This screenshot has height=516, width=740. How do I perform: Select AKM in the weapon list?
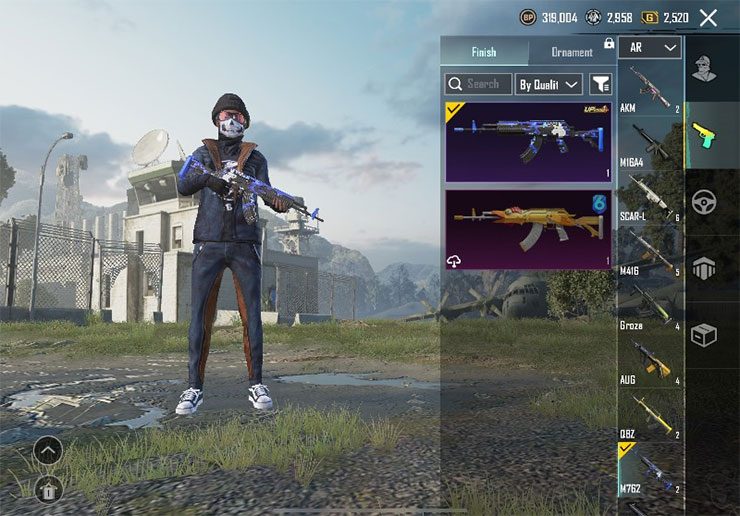point(650,88)
